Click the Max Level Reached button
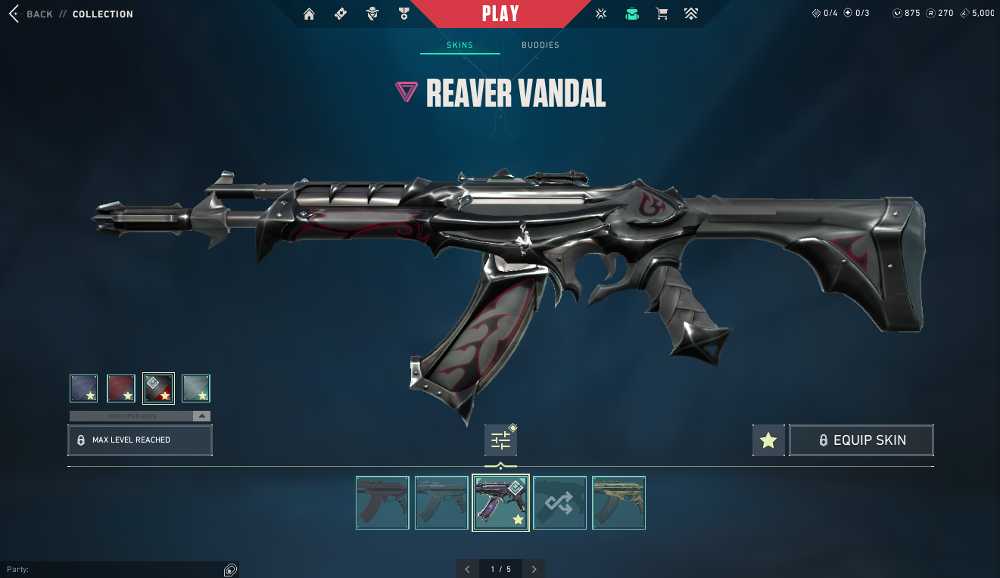 140,440
